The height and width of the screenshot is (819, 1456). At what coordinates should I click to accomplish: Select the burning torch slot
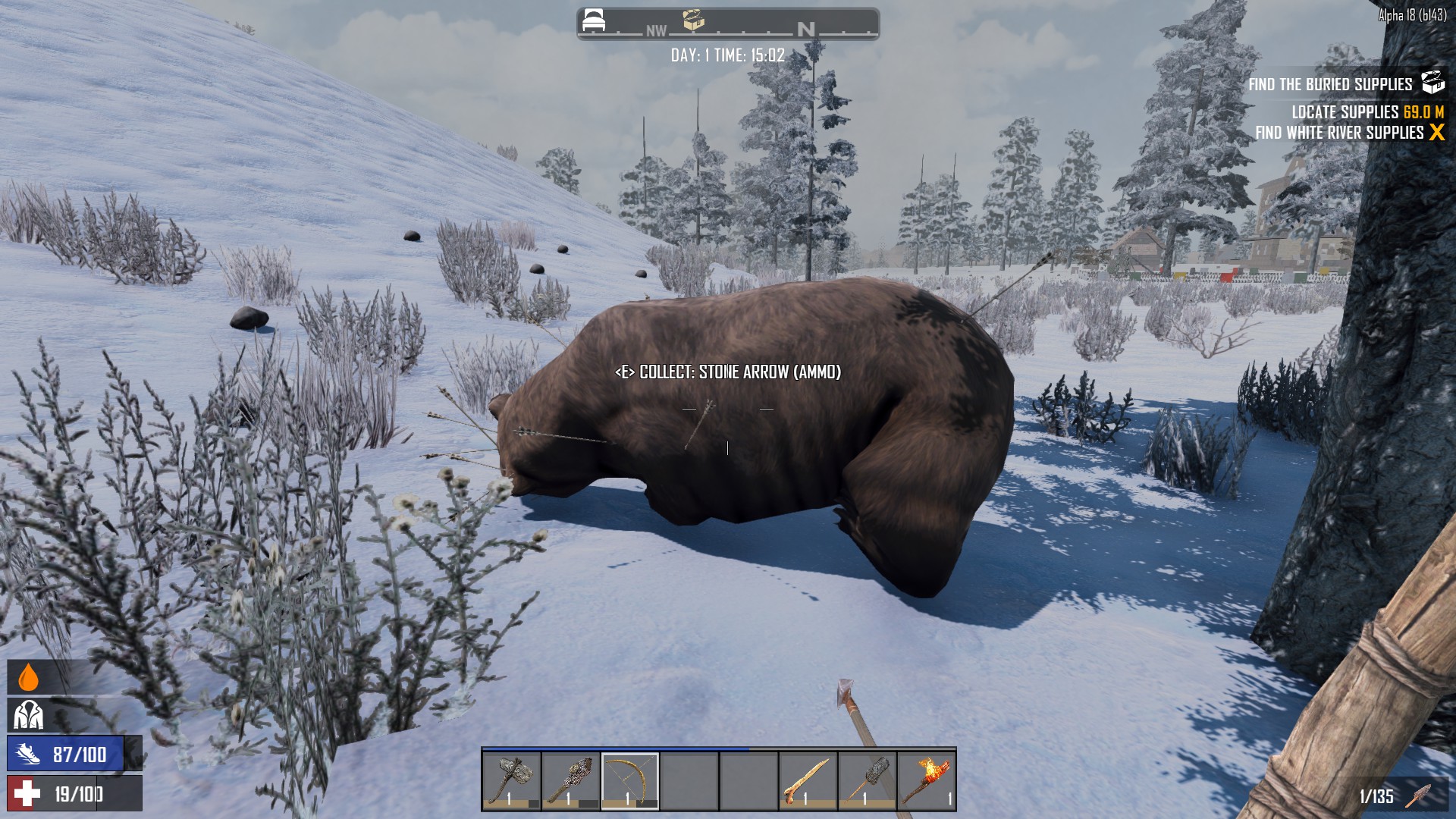tap(926, 780)
